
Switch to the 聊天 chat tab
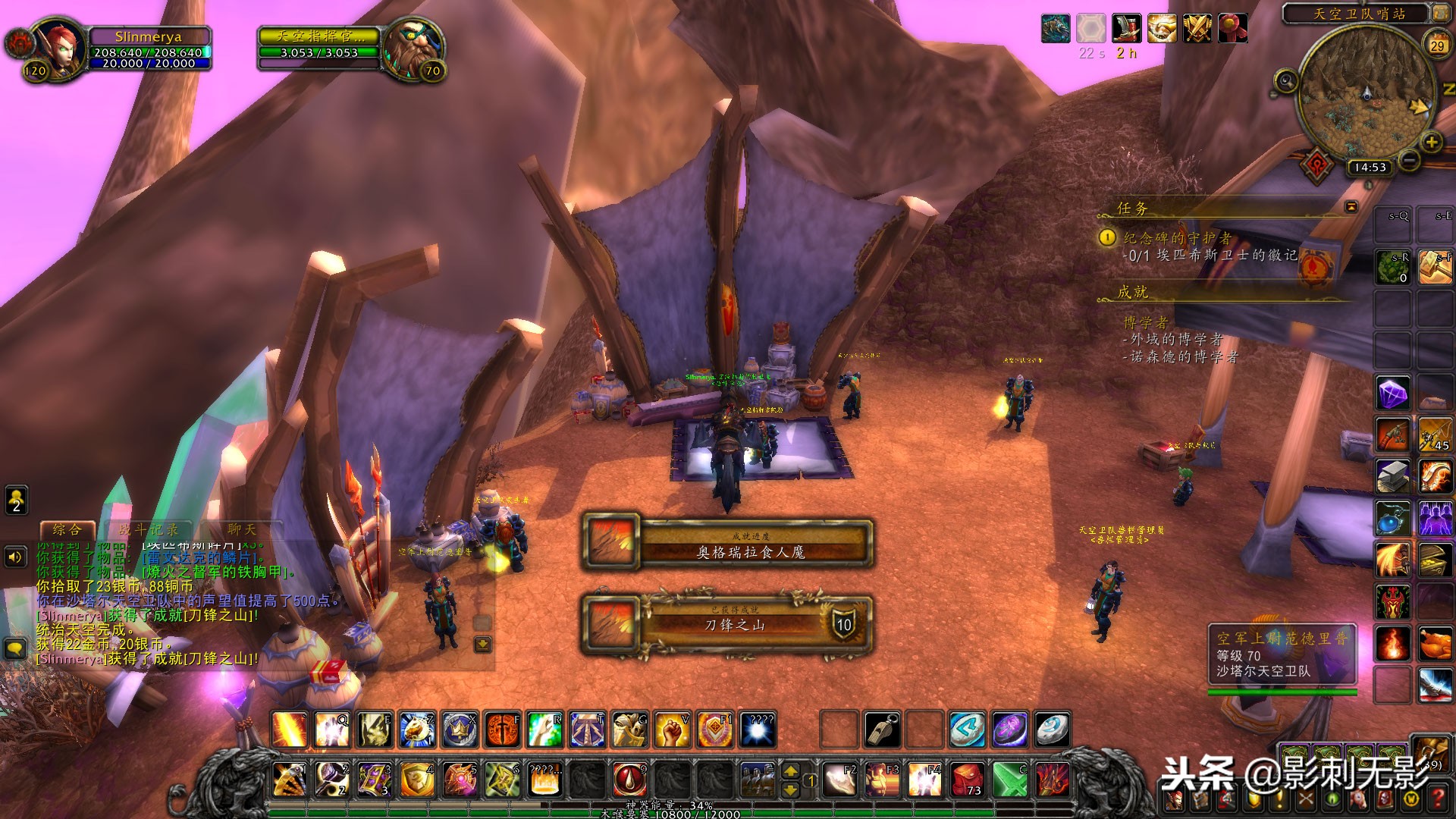click(241, 529)
